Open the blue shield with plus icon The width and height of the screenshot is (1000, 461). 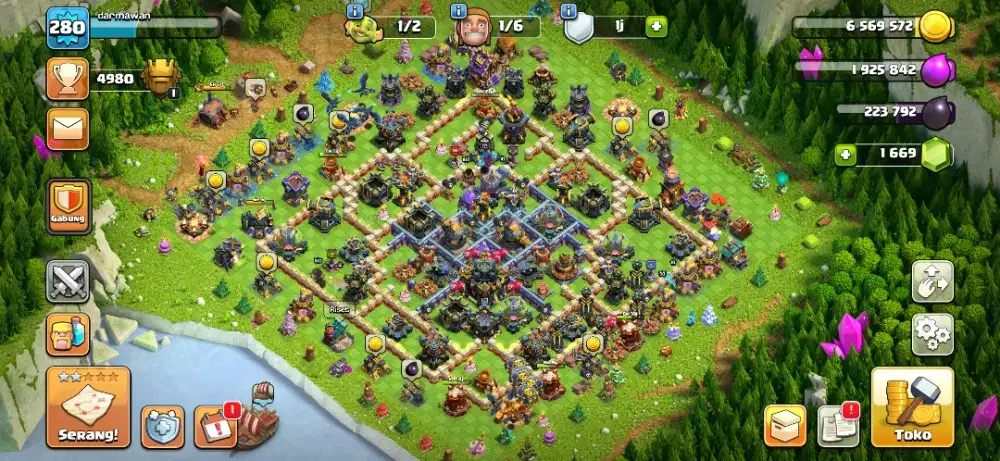(x=162, y=426)
